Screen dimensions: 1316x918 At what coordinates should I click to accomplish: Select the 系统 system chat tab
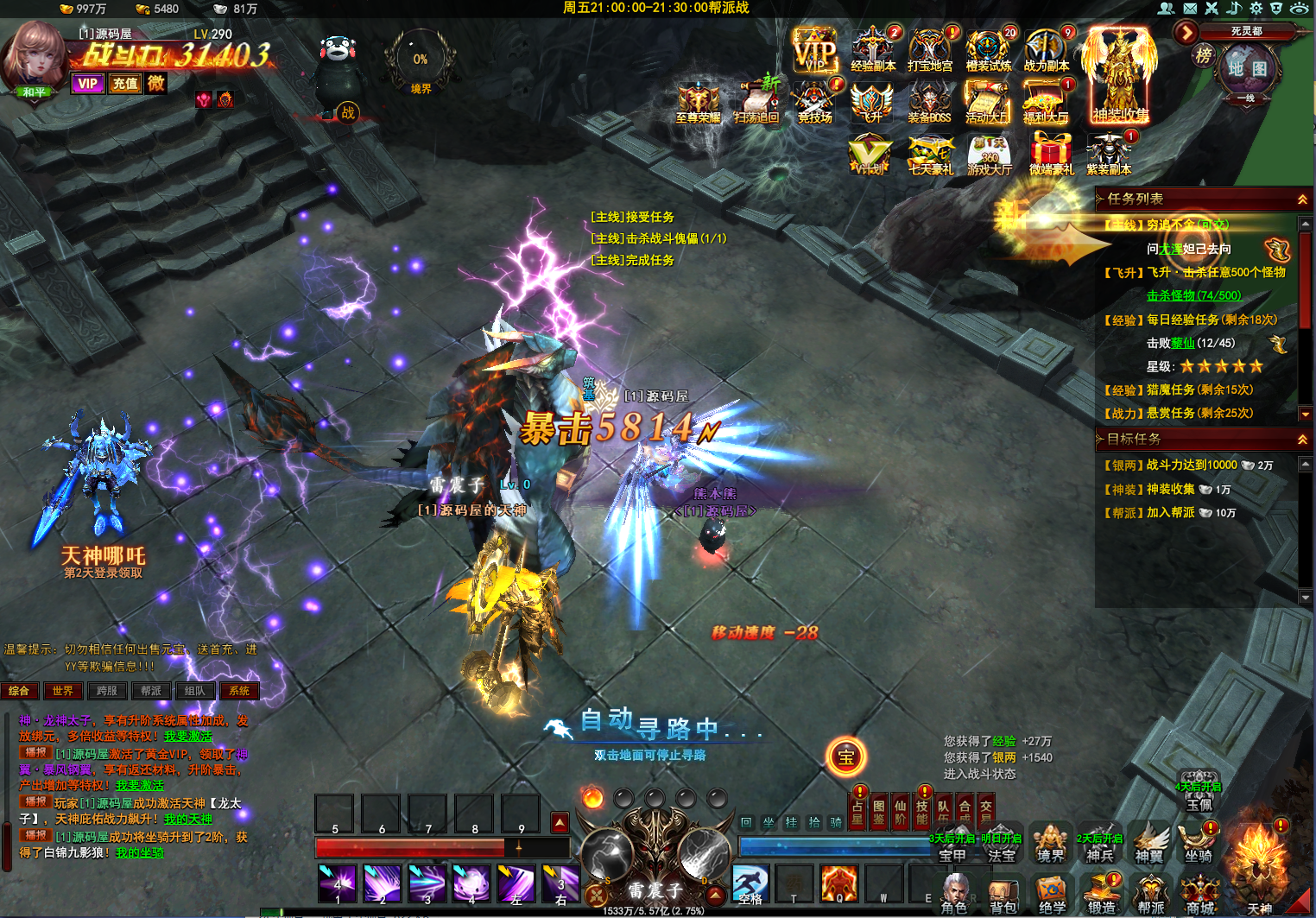(239, 691)
